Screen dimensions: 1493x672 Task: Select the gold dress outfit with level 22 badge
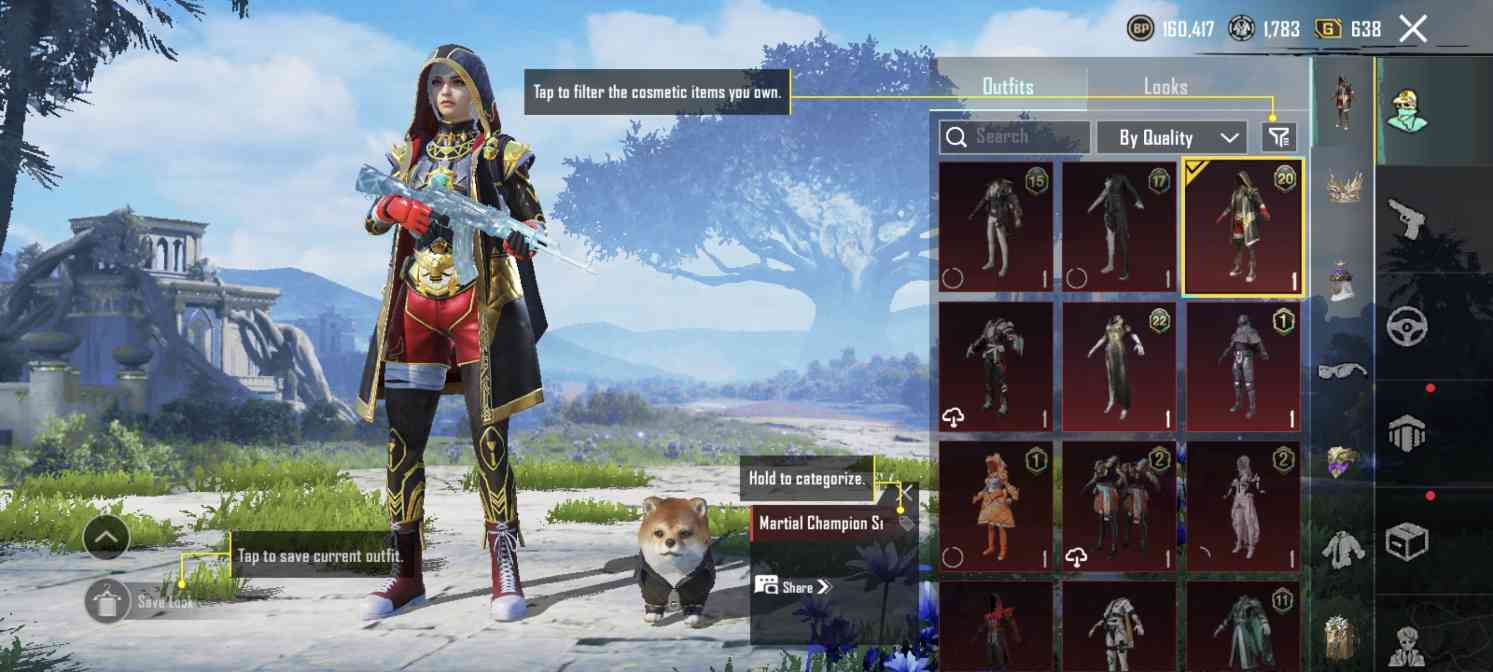point(1119,367)
